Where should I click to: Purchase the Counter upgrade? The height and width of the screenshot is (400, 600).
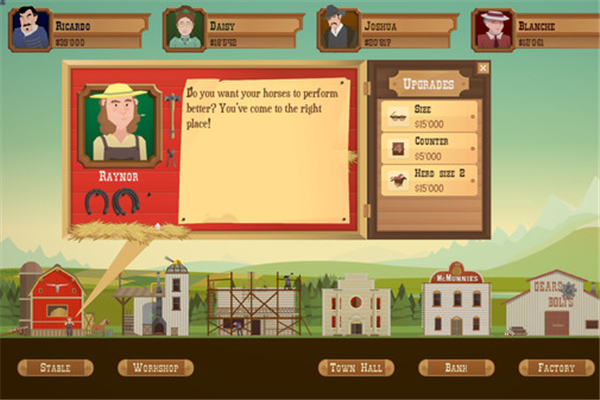(x=430, y=148)
